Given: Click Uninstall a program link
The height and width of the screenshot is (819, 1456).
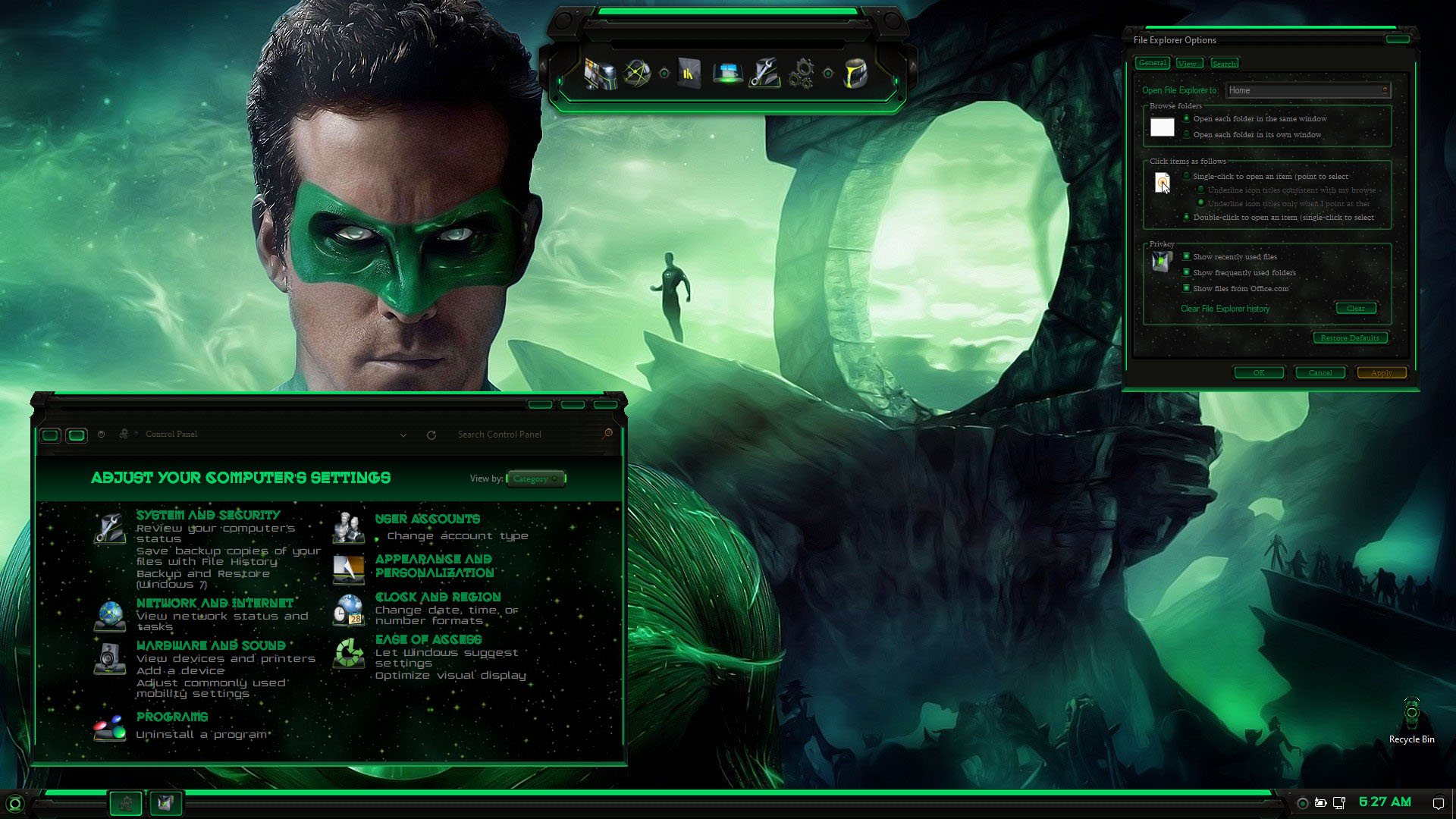Looking at the screenshot, I should pos(201,734).
